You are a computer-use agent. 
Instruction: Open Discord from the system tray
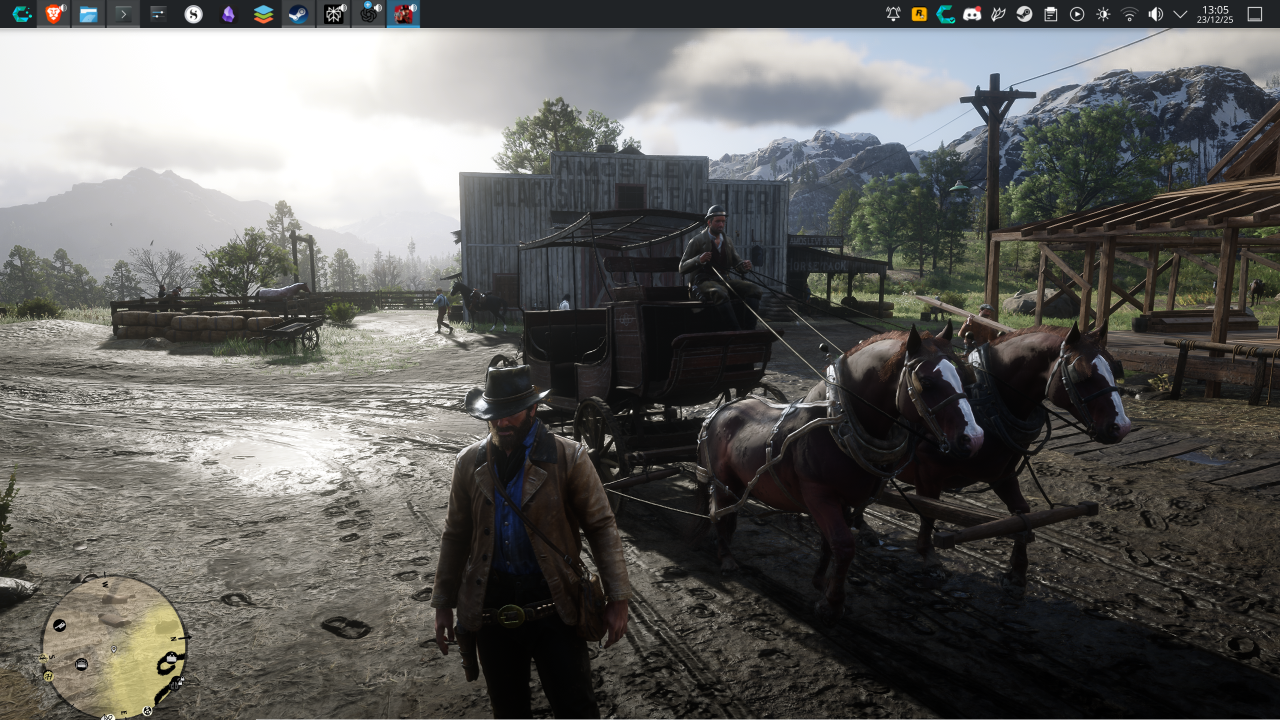971,14
